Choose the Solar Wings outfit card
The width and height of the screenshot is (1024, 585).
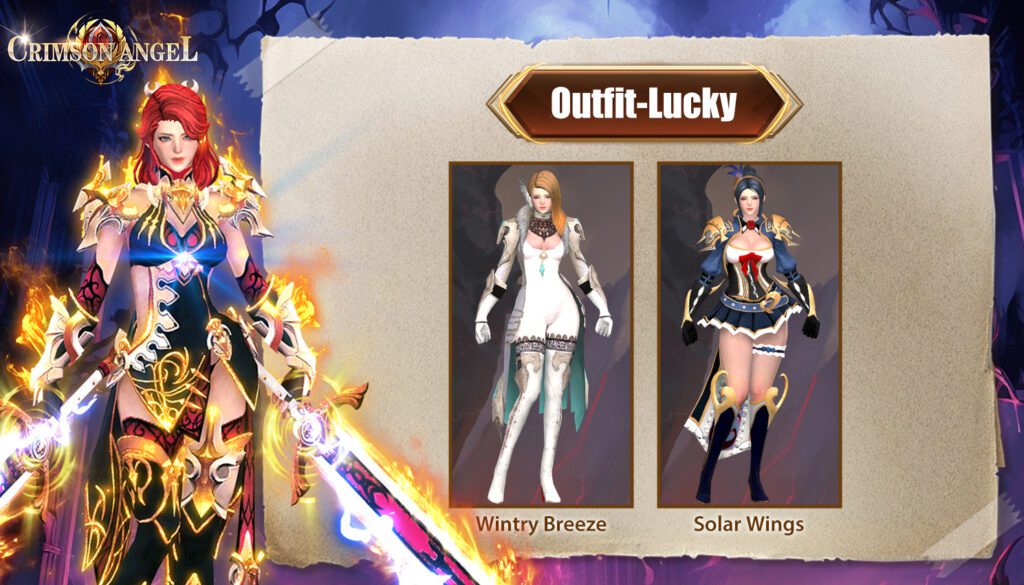[749, 334]
